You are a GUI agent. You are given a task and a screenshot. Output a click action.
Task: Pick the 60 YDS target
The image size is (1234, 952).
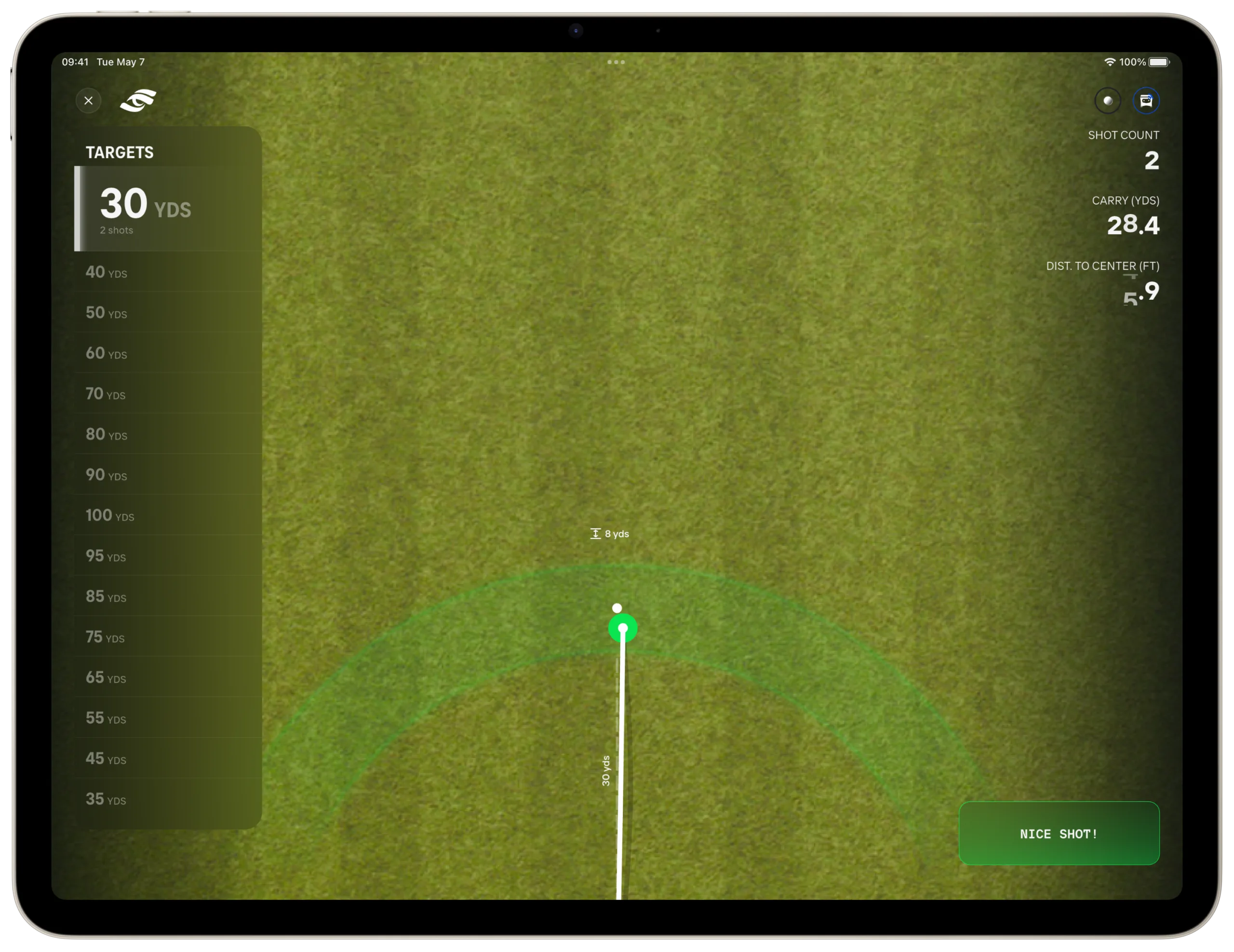click(x=168, y=354)
